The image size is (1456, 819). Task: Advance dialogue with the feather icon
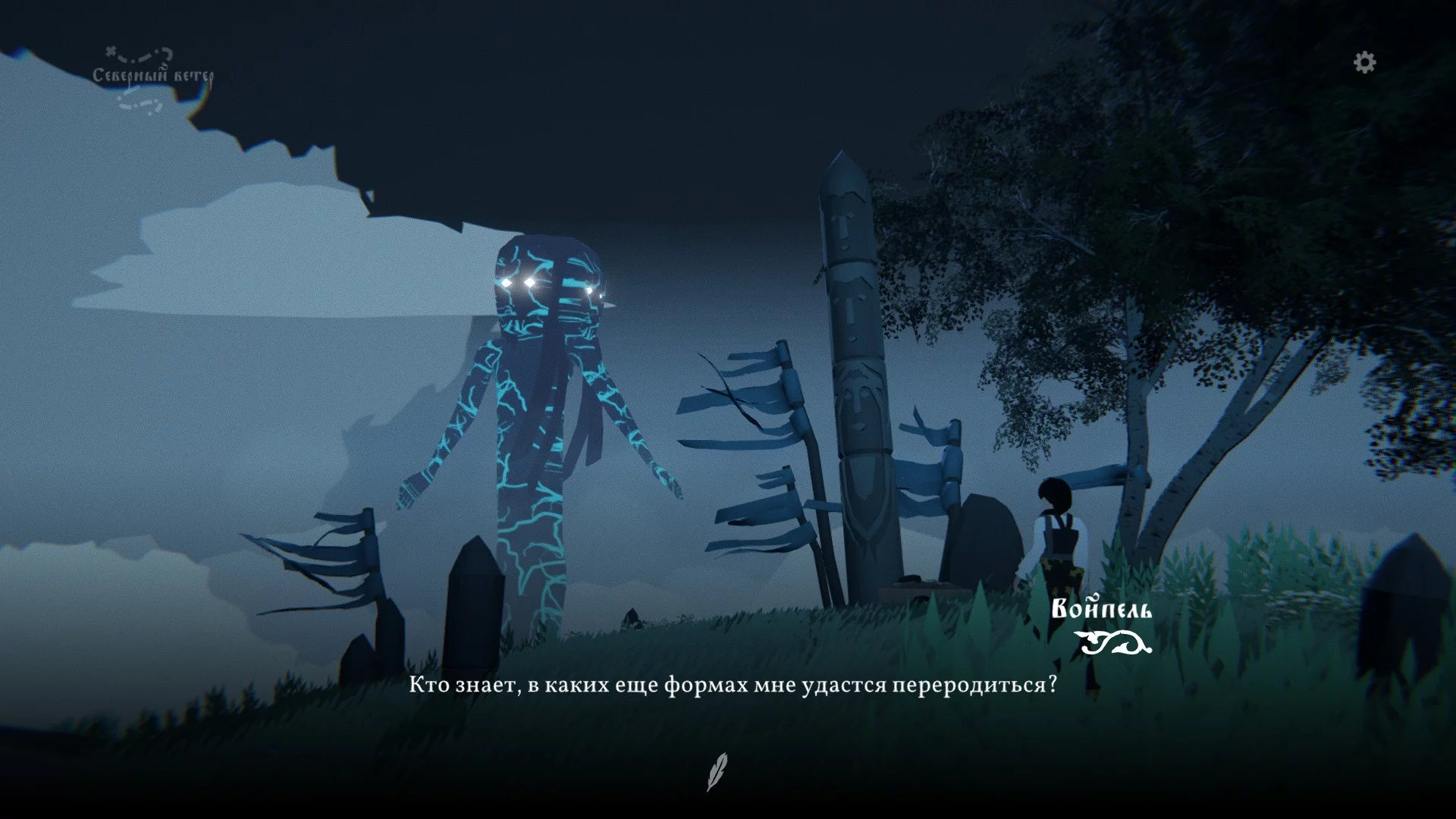click(x=717, y=771)
